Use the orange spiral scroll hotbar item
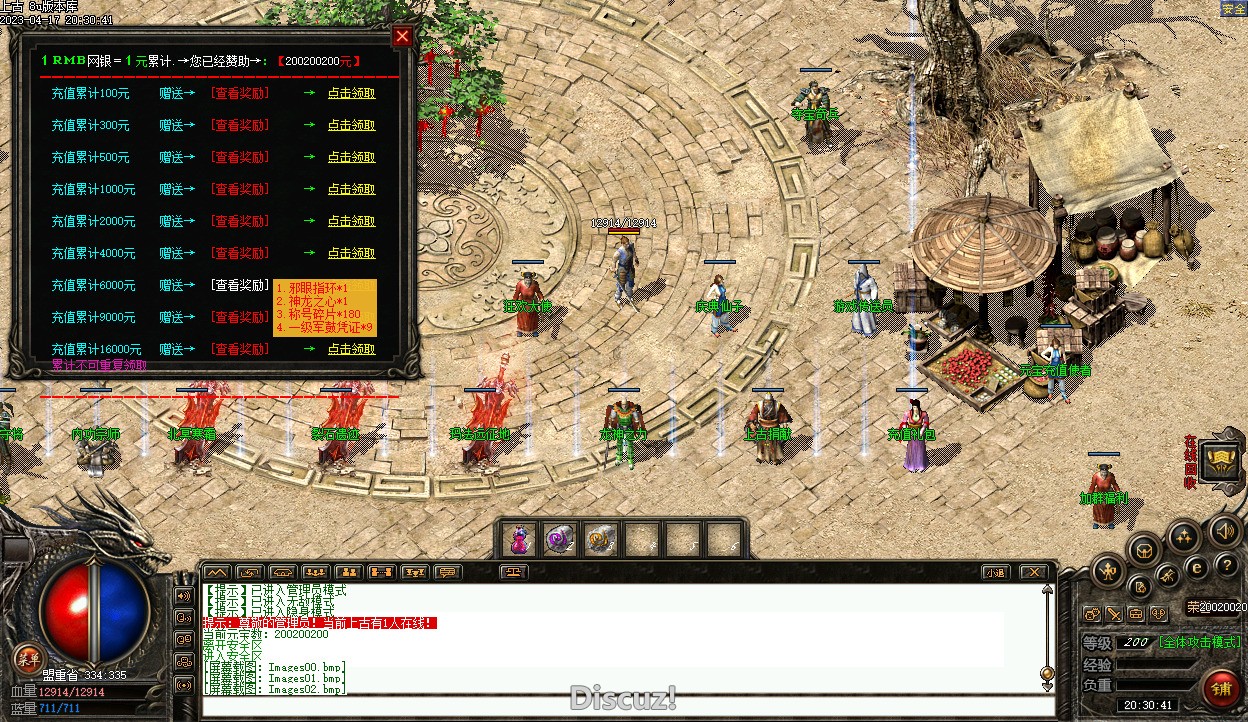The image size is (1248, 722). coord(600,540)
